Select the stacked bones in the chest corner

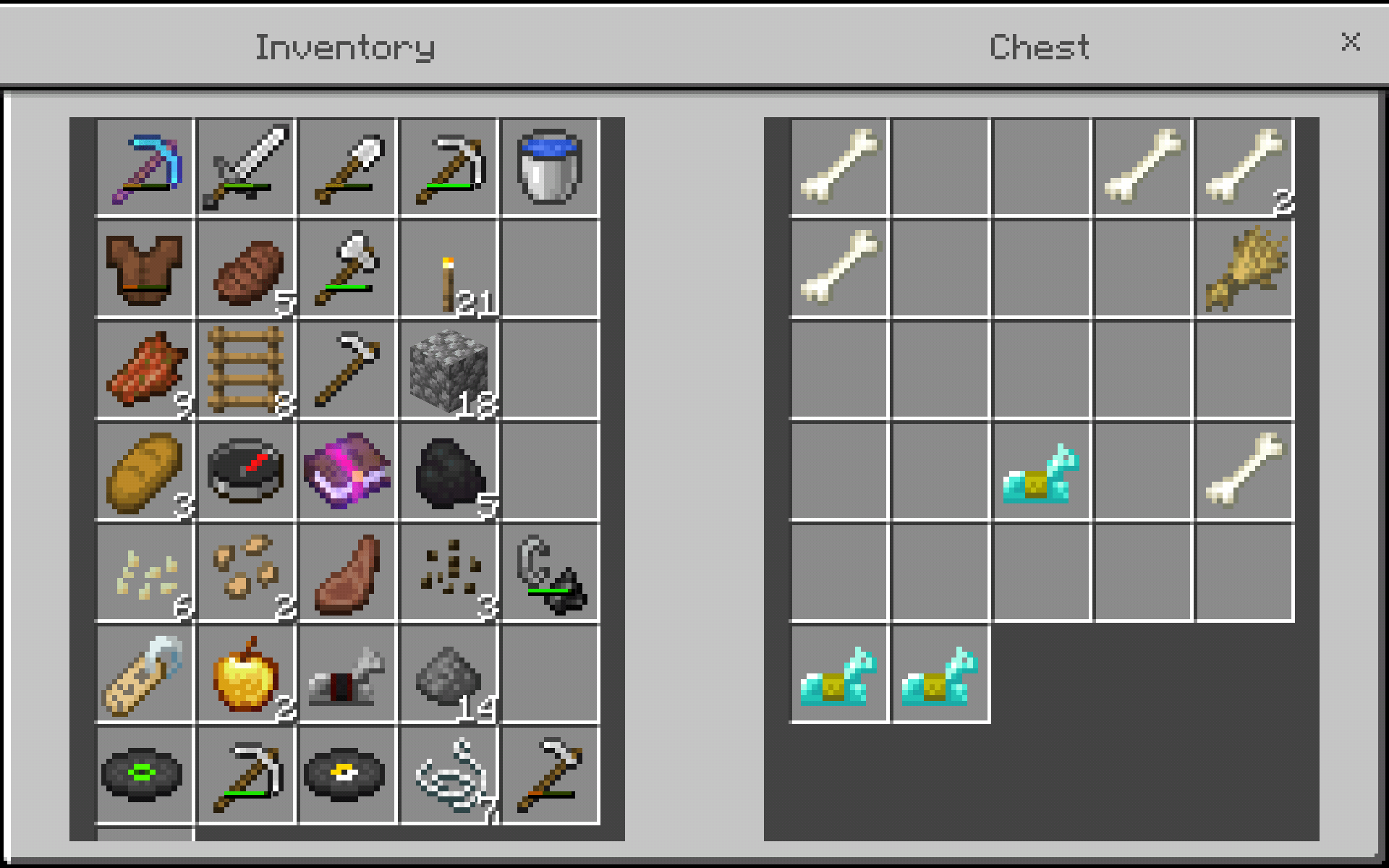click(x=1244, y=168)
